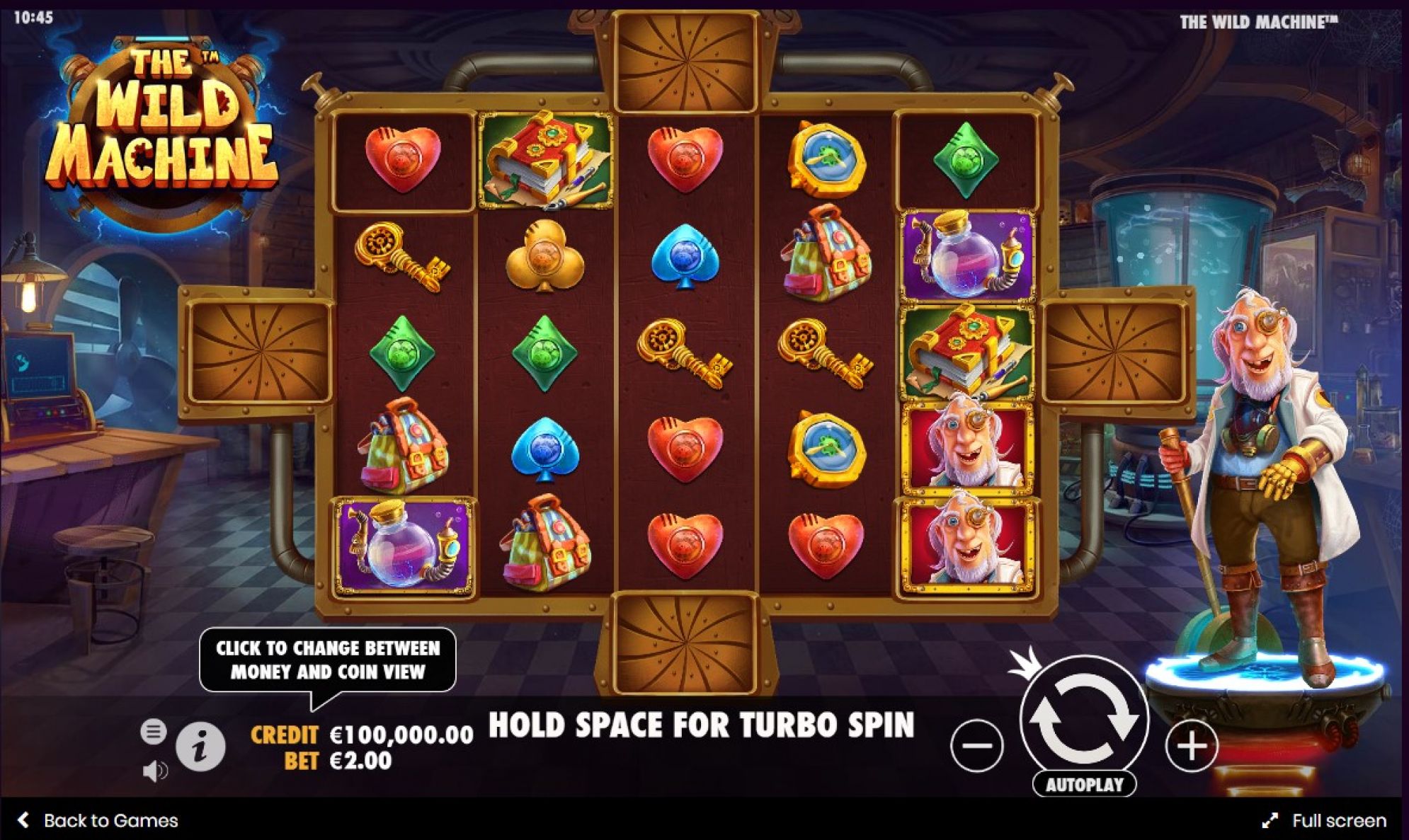Spin the reels with the circular arrows button
Image resolution: width=1409 pixels, height=840 pixels.
[x=1083, y=718]
